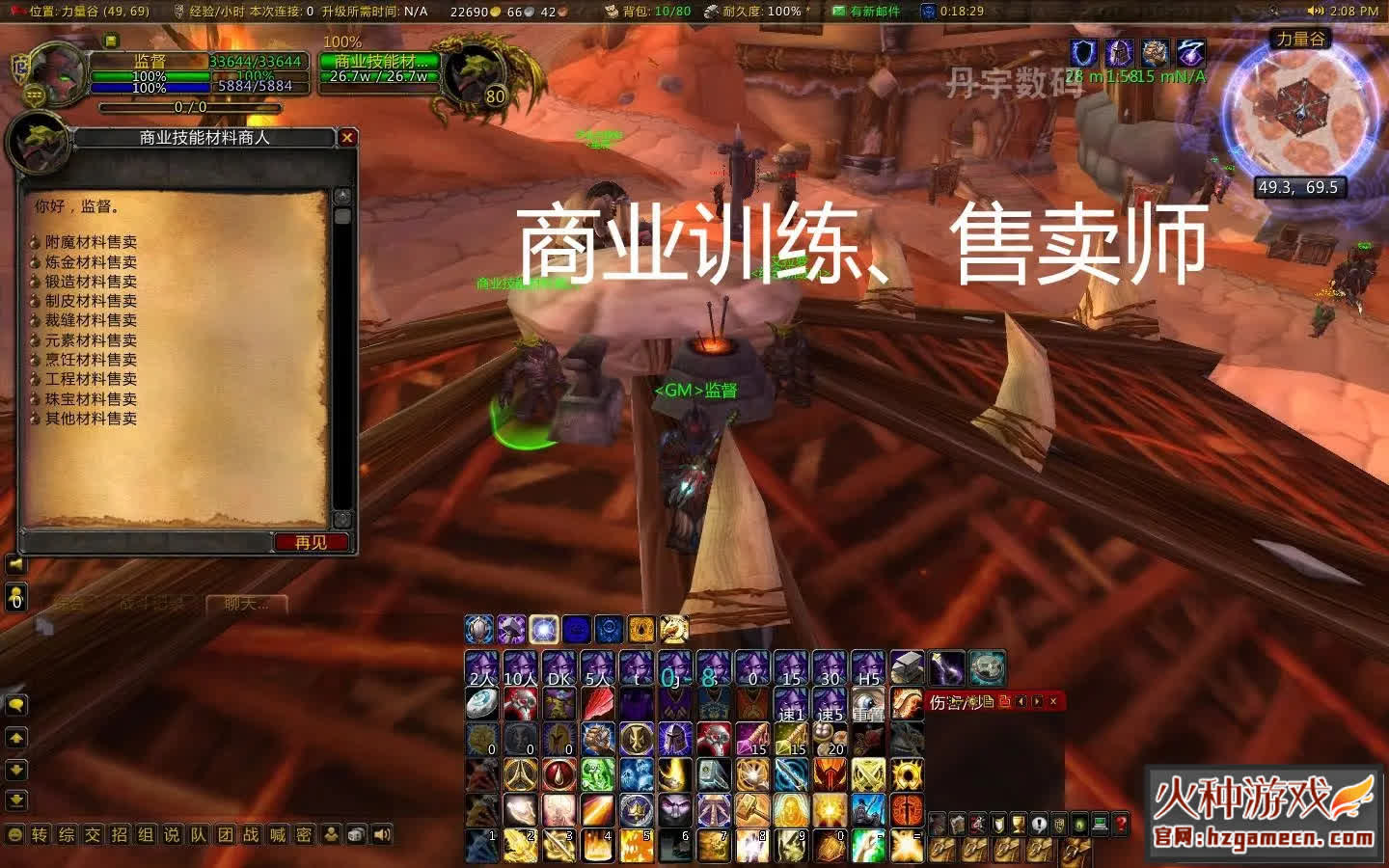Switch to the 战斗记录 combat log tab
Screen dimensions: 1389x868
coord(151,605)
